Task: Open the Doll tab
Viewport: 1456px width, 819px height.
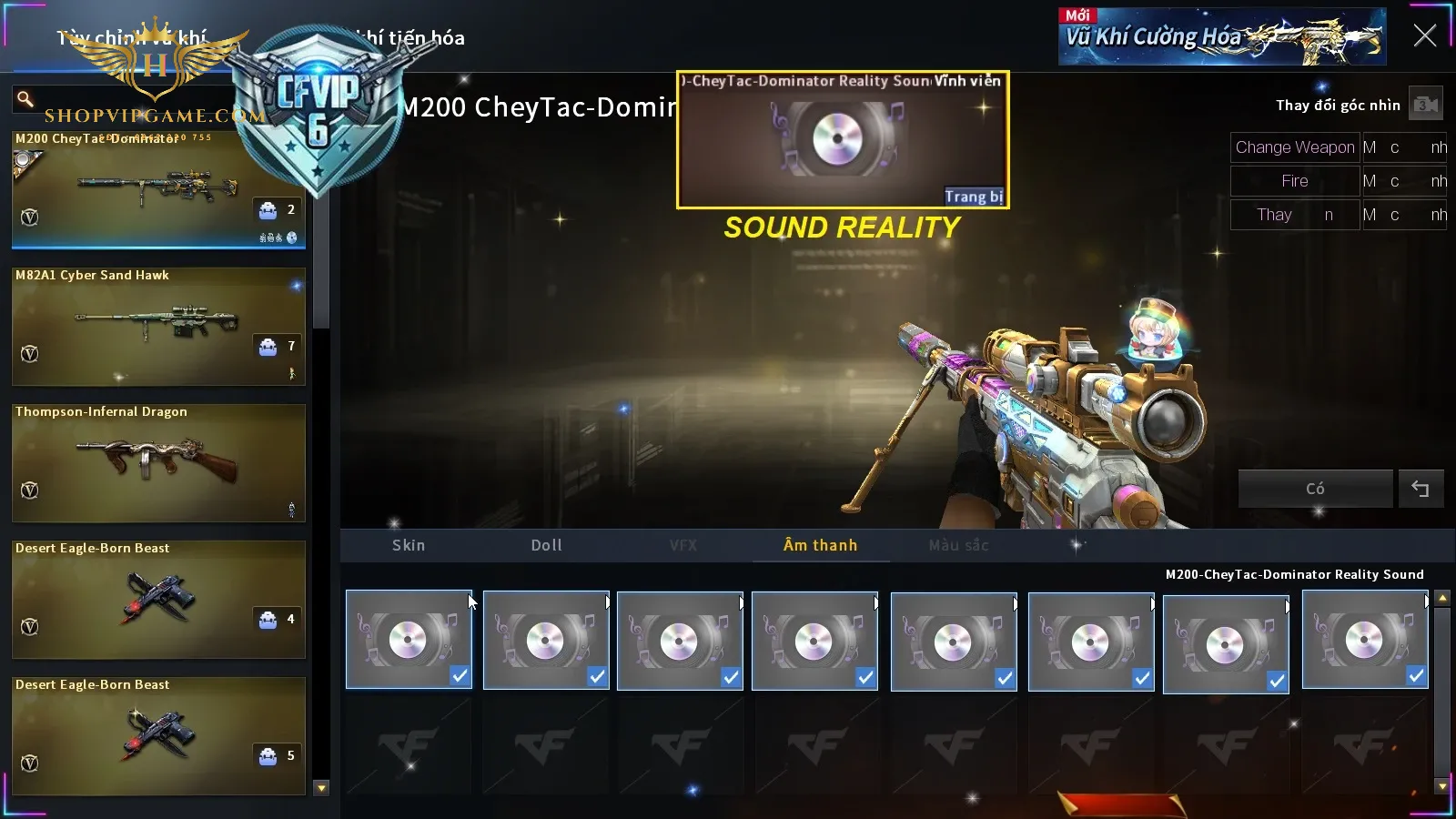Action: (x=546, y=545)
